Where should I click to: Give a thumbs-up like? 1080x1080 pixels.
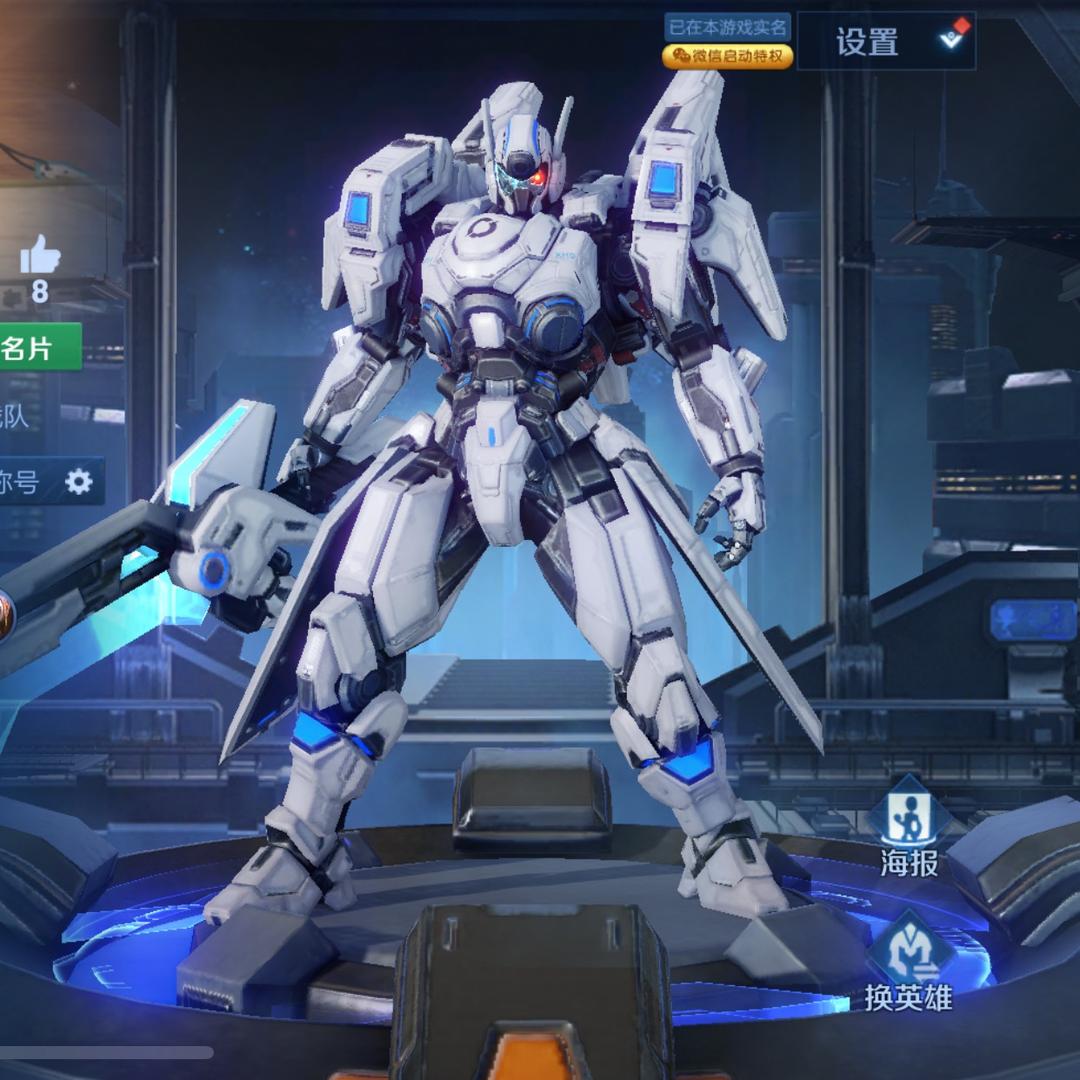click(x=40, y=256)
